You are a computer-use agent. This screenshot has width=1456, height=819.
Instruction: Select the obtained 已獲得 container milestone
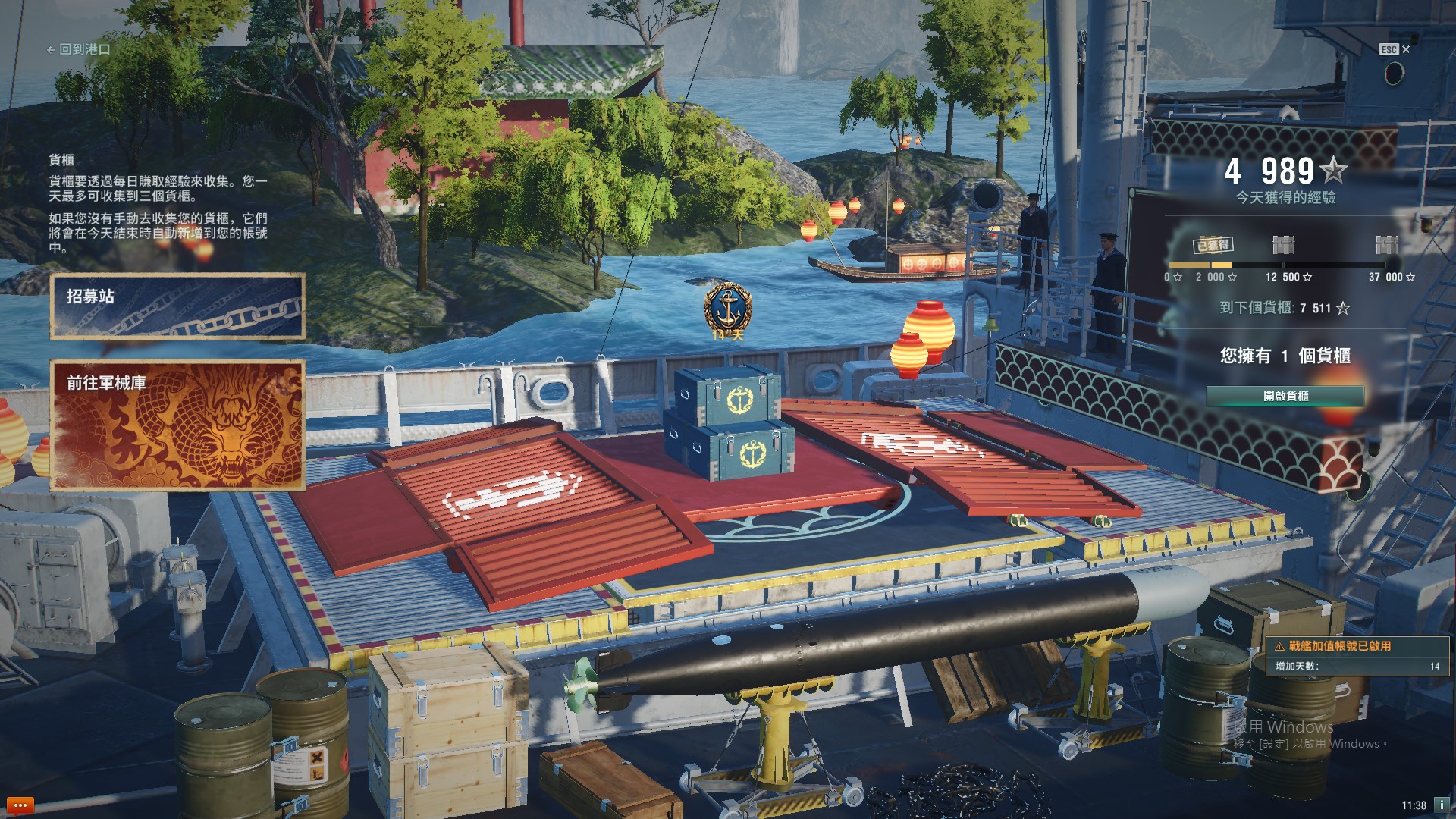pyautogui.click(x=1213, y=245)
